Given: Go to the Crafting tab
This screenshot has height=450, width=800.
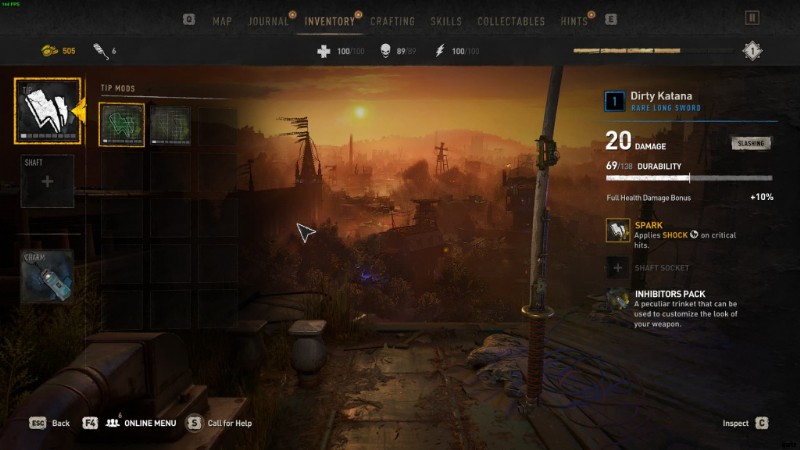Looking at the screenshot, I should tap(393, 21).
